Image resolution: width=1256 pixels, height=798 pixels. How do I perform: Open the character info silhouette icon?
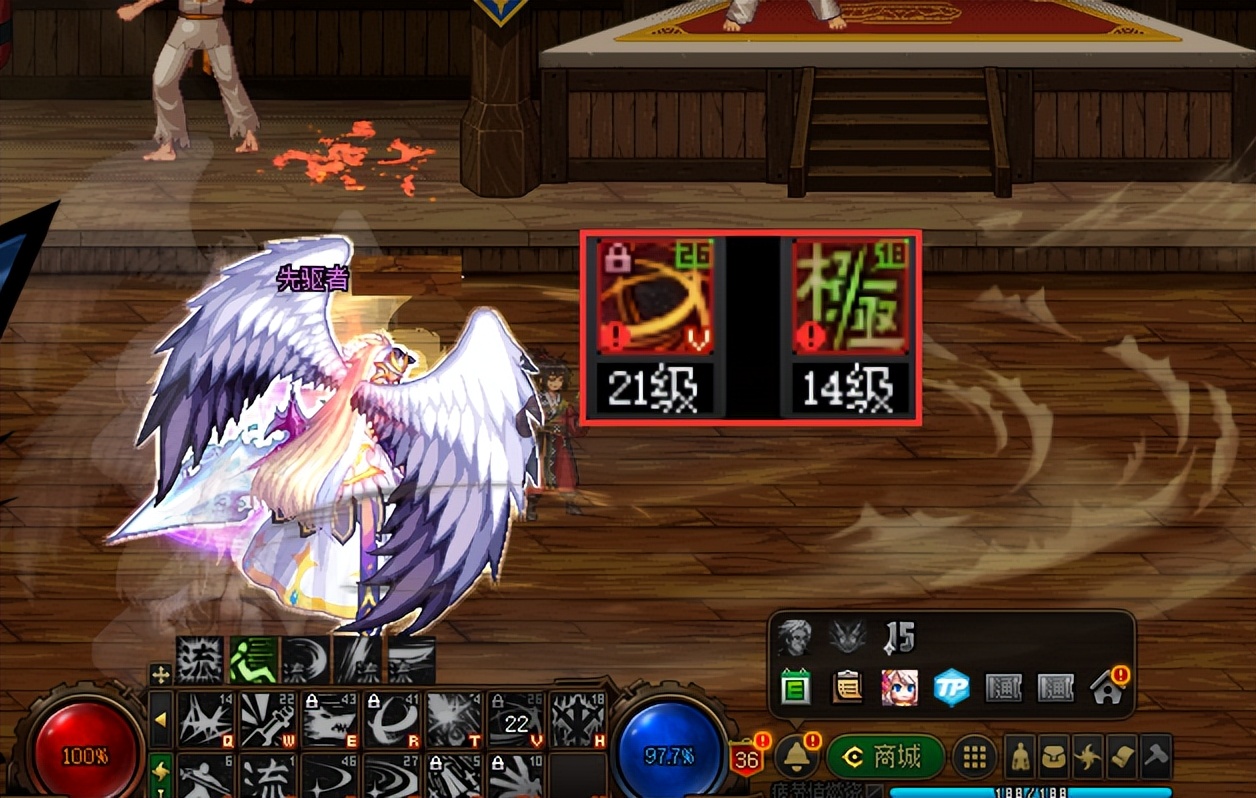tap(1019, 757)
